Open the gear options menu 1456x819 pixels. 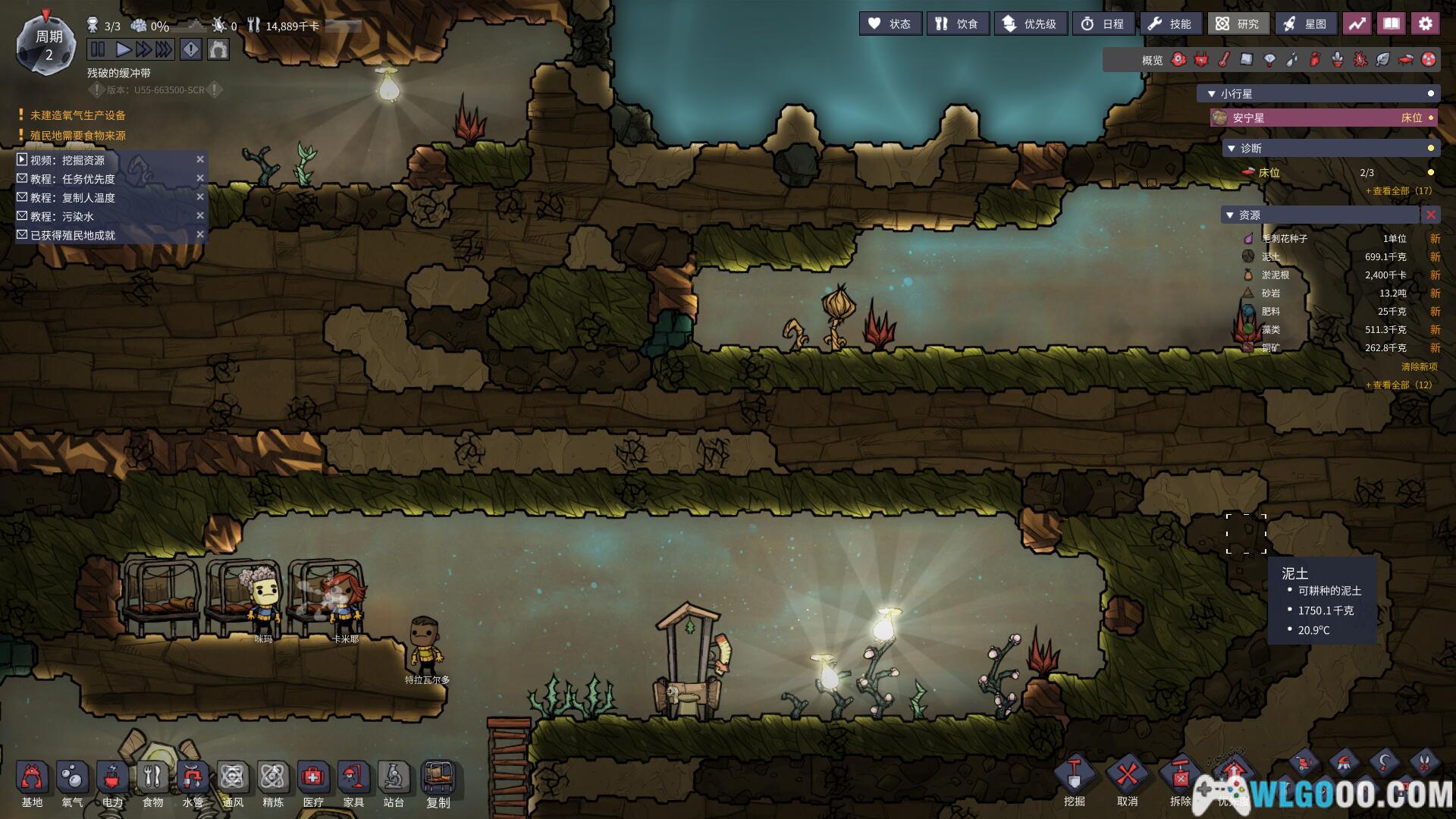click(x=1425, y=24)
